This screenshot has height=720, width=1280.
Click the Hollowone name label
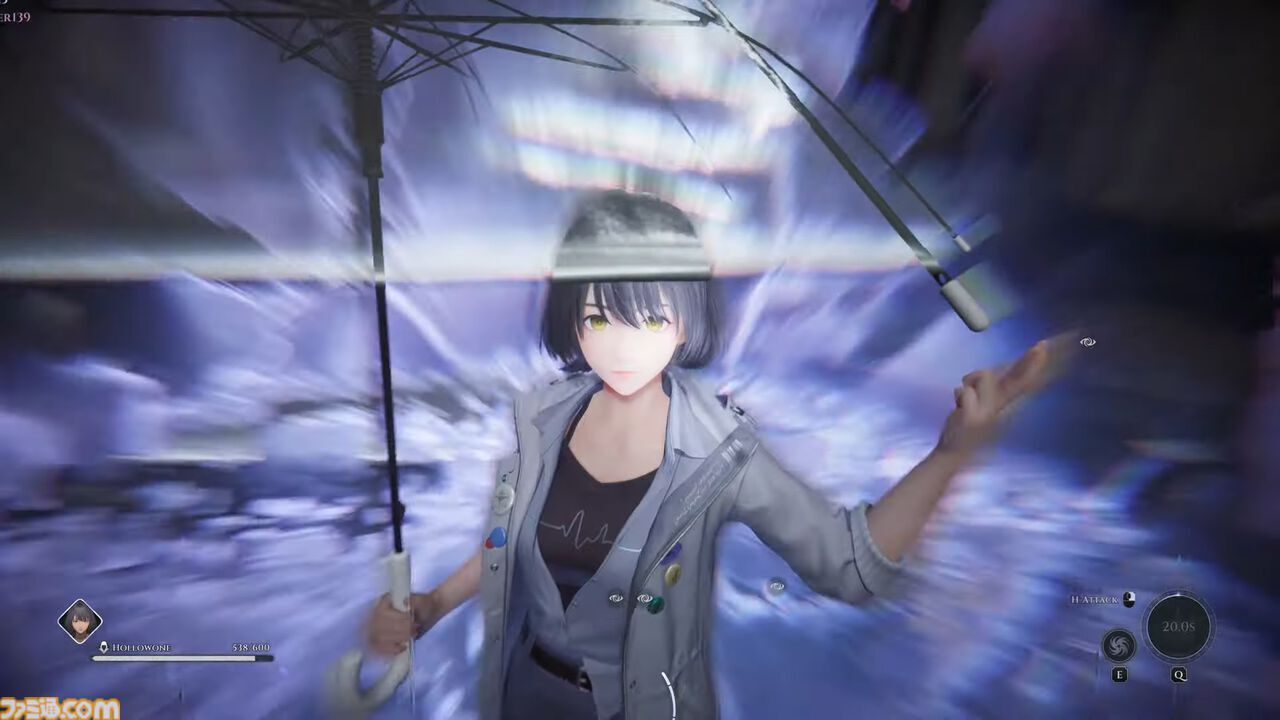[141, 647]
